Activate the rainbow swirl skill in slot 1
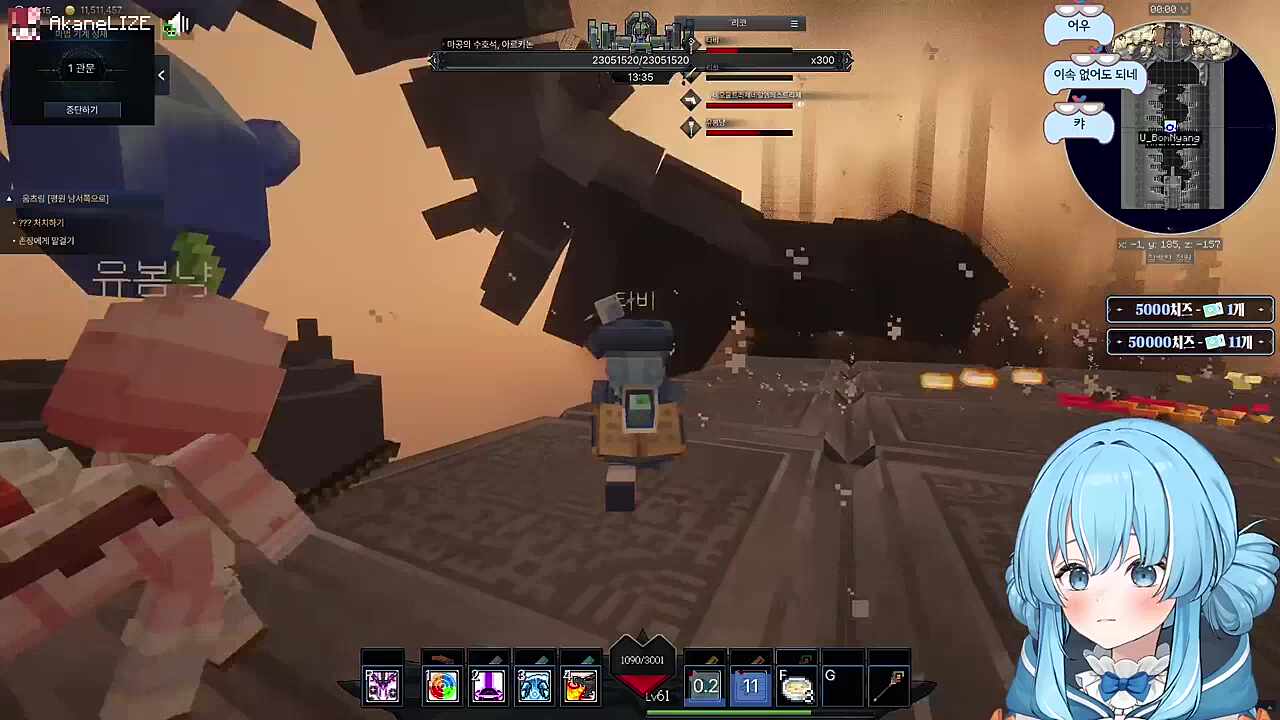Viewport: 1280px width, 720px height. point(441,685)
